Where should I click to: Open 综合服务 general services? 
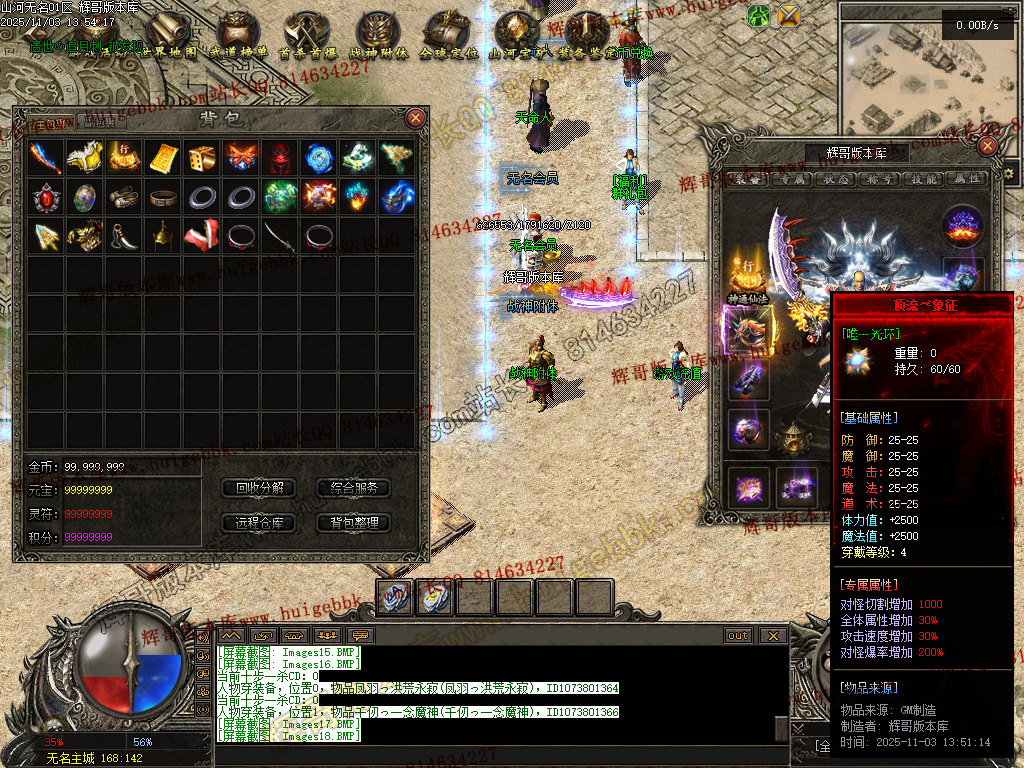click(353, 488)
